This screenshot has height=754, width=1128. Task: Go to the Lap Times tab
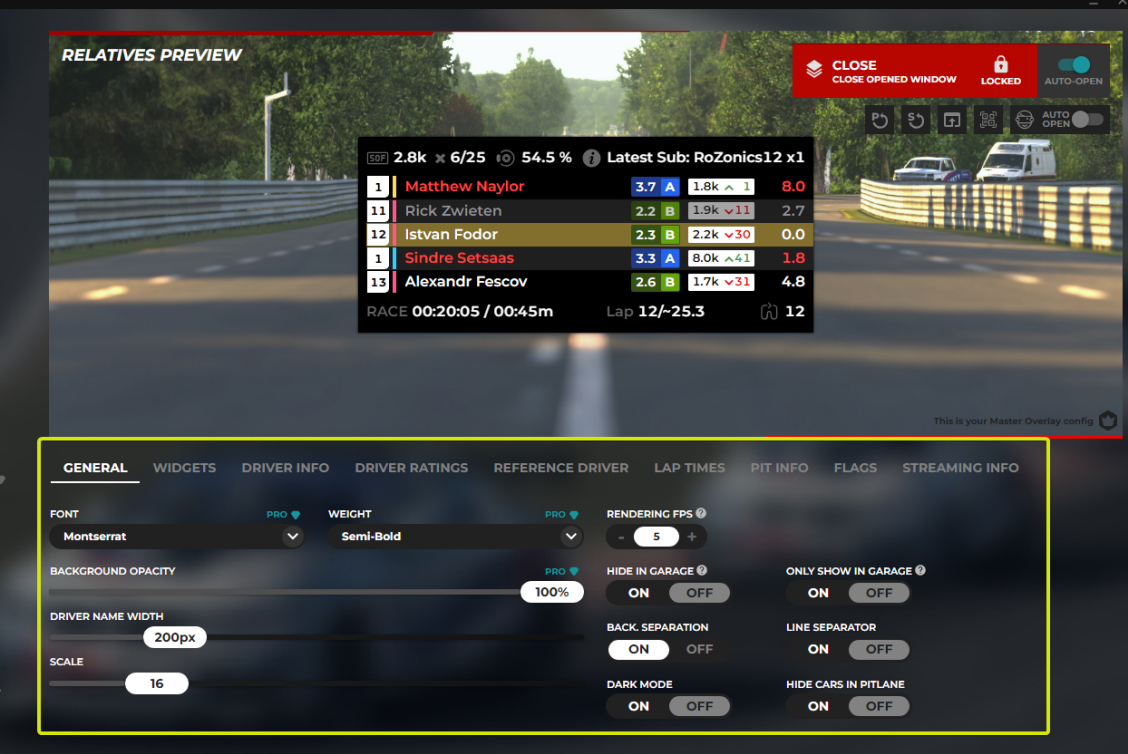689,468
